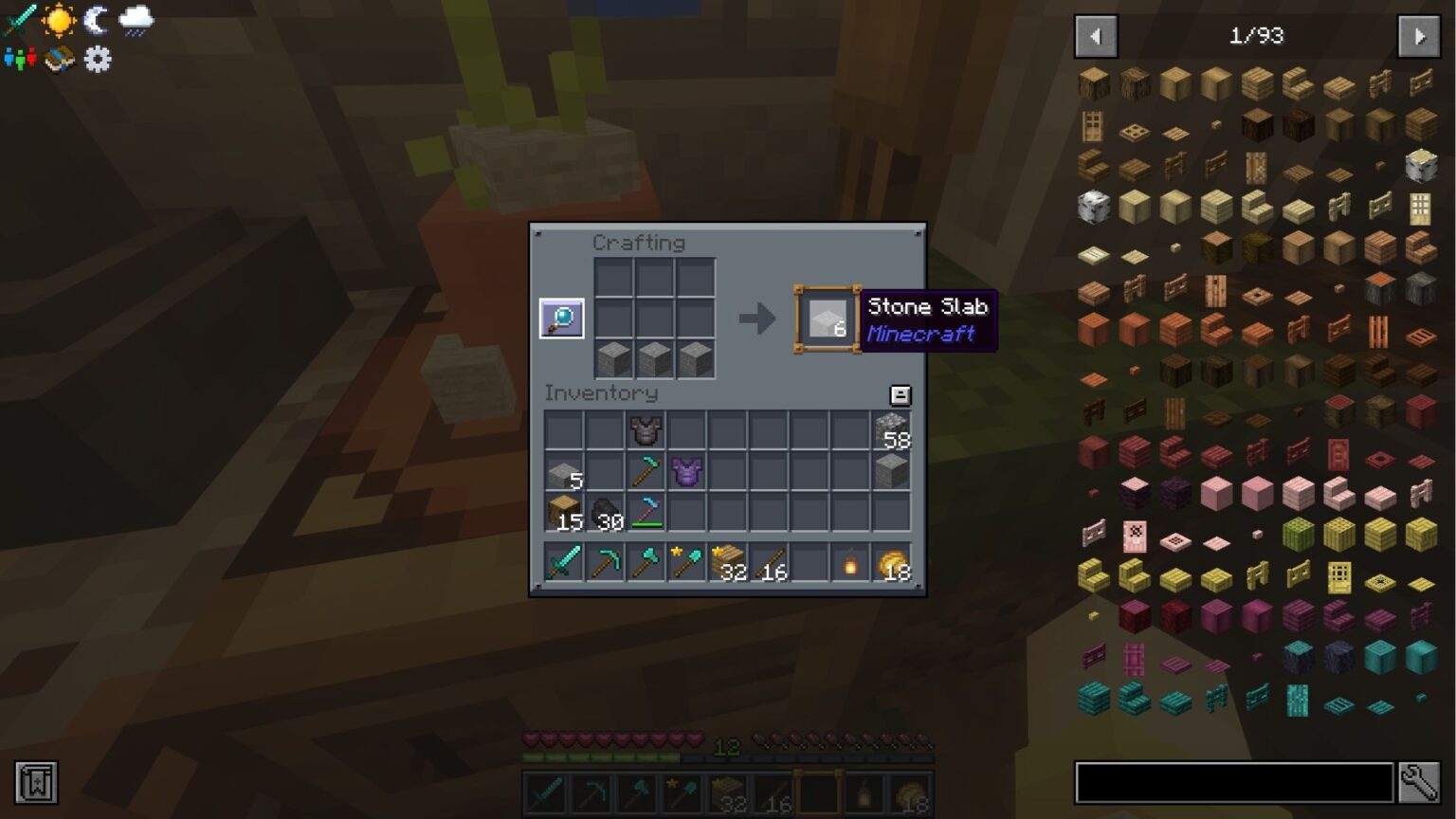Select the moon icon to set nighttime
This screenshot has height=819, width=1456.
point(95,19)
